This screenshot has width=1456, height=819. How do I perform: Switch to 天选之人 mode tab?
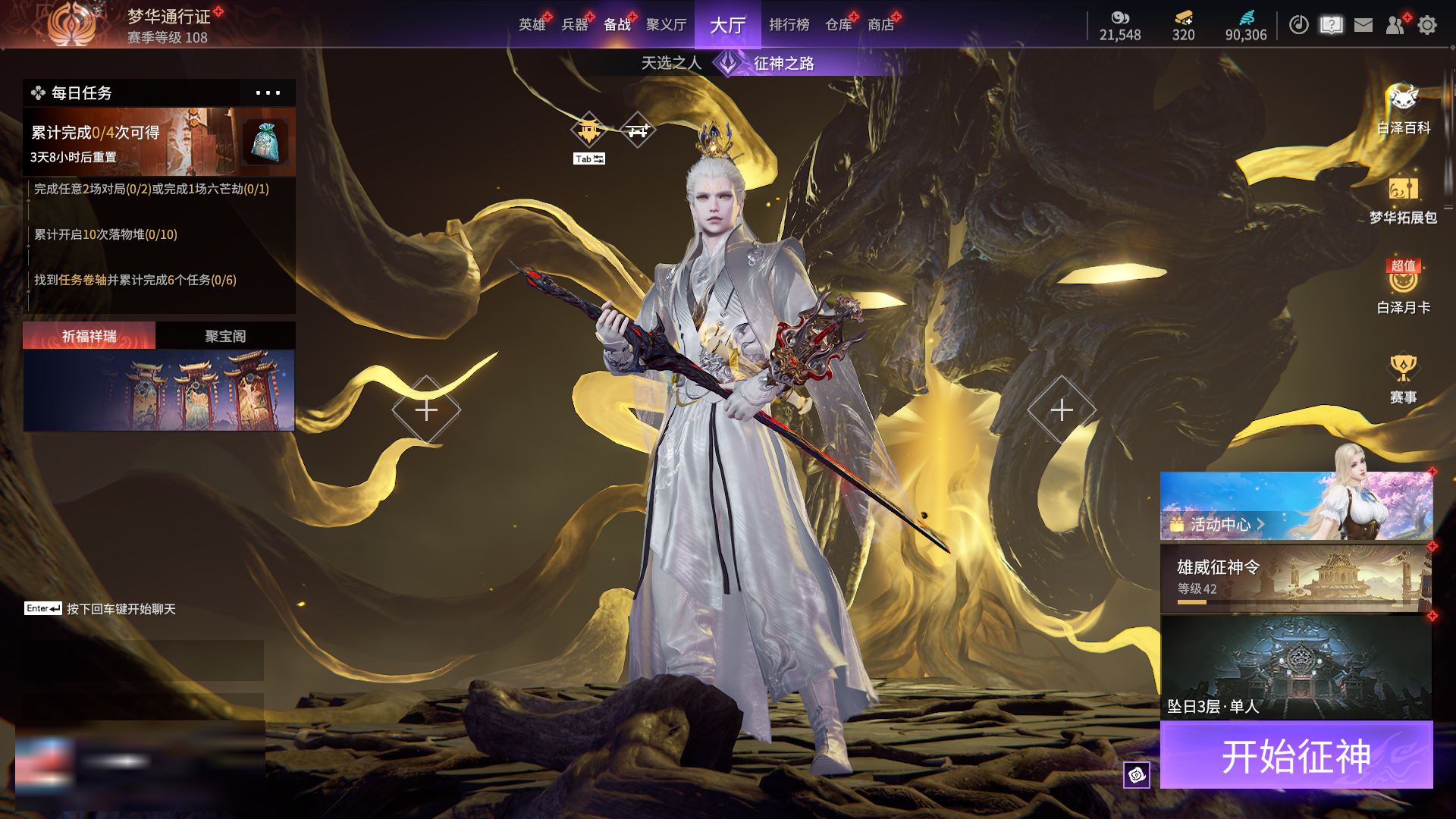click(671, 63)
